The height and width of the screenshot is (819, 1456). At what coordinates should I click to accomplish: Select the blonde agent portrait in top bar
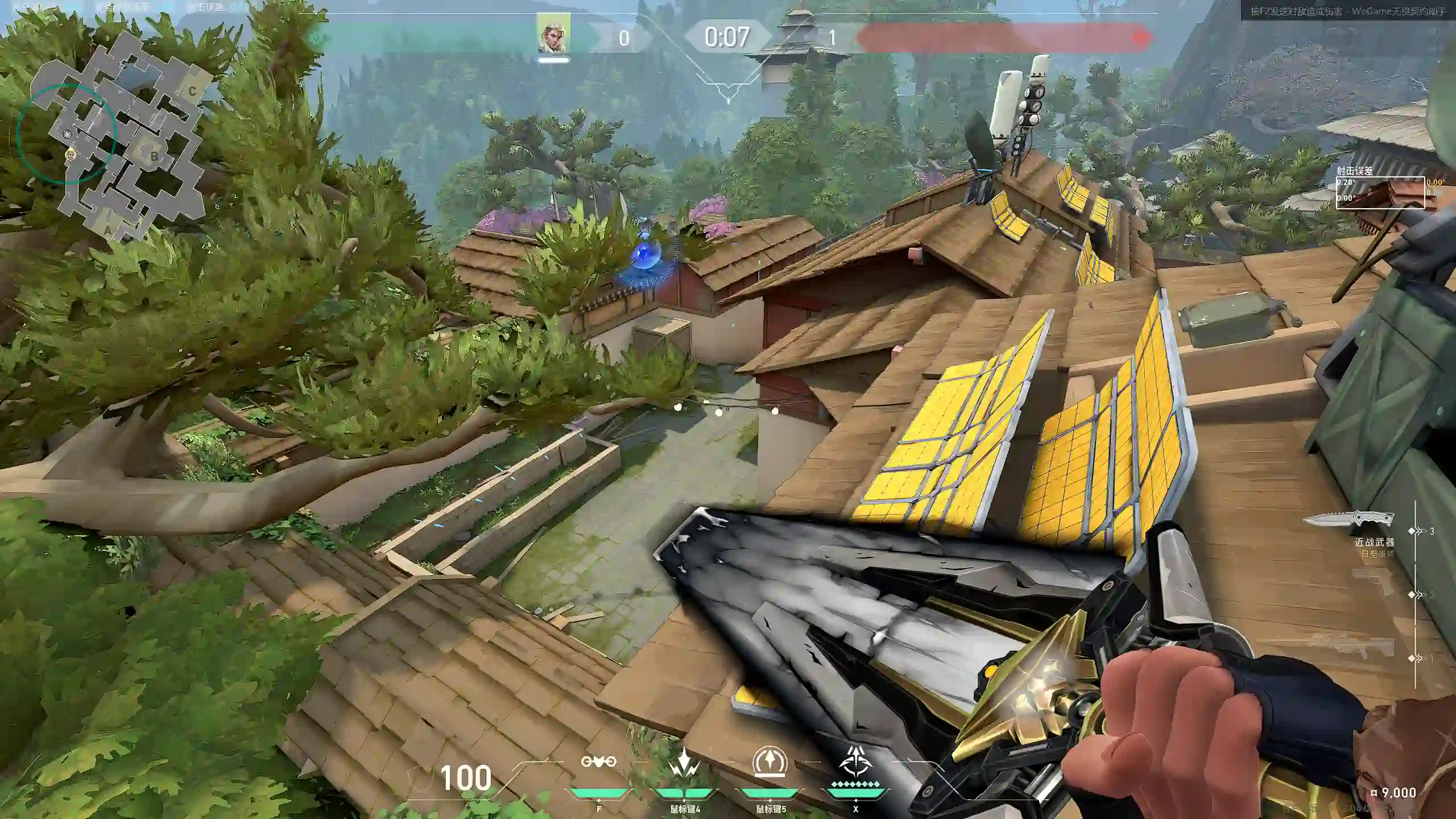click(x=554, y=34)
